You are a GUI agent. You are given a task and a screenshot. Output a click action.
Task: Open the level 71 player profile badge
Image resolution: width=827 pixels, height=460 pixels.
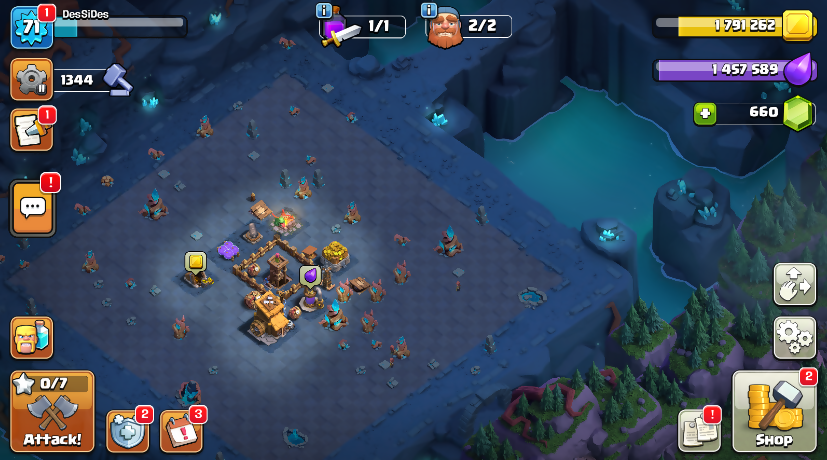pyautogui.click(x=31, y=26)
